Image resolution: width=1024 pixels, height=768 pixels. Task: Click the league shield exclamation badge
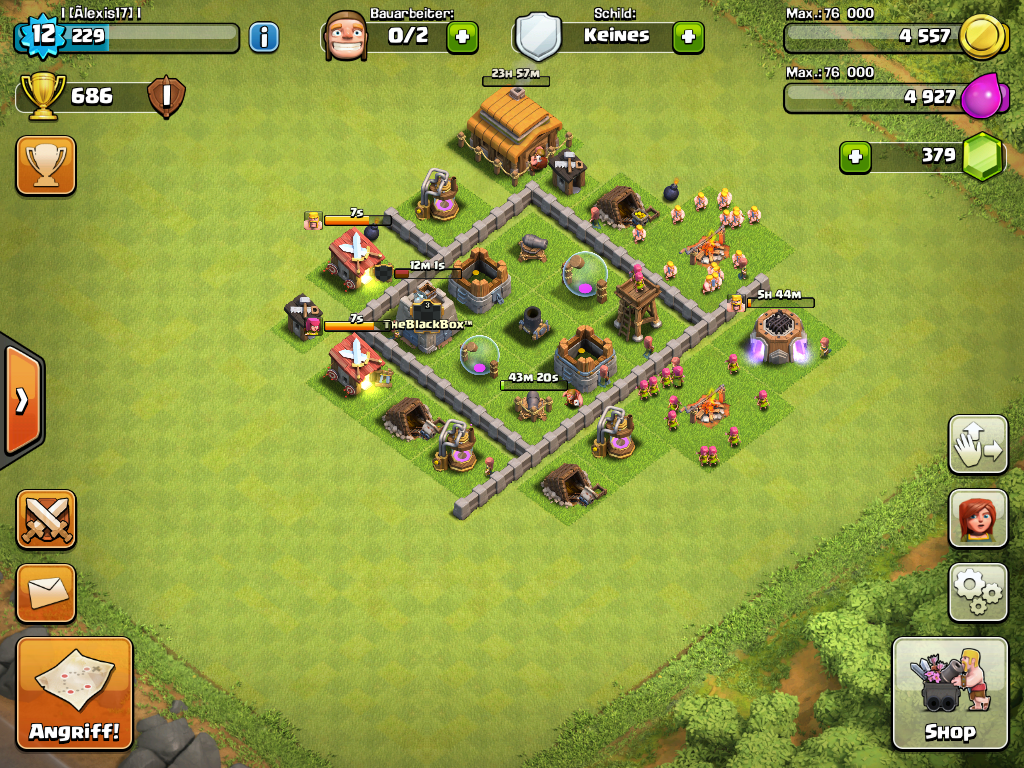pos(165,97)
